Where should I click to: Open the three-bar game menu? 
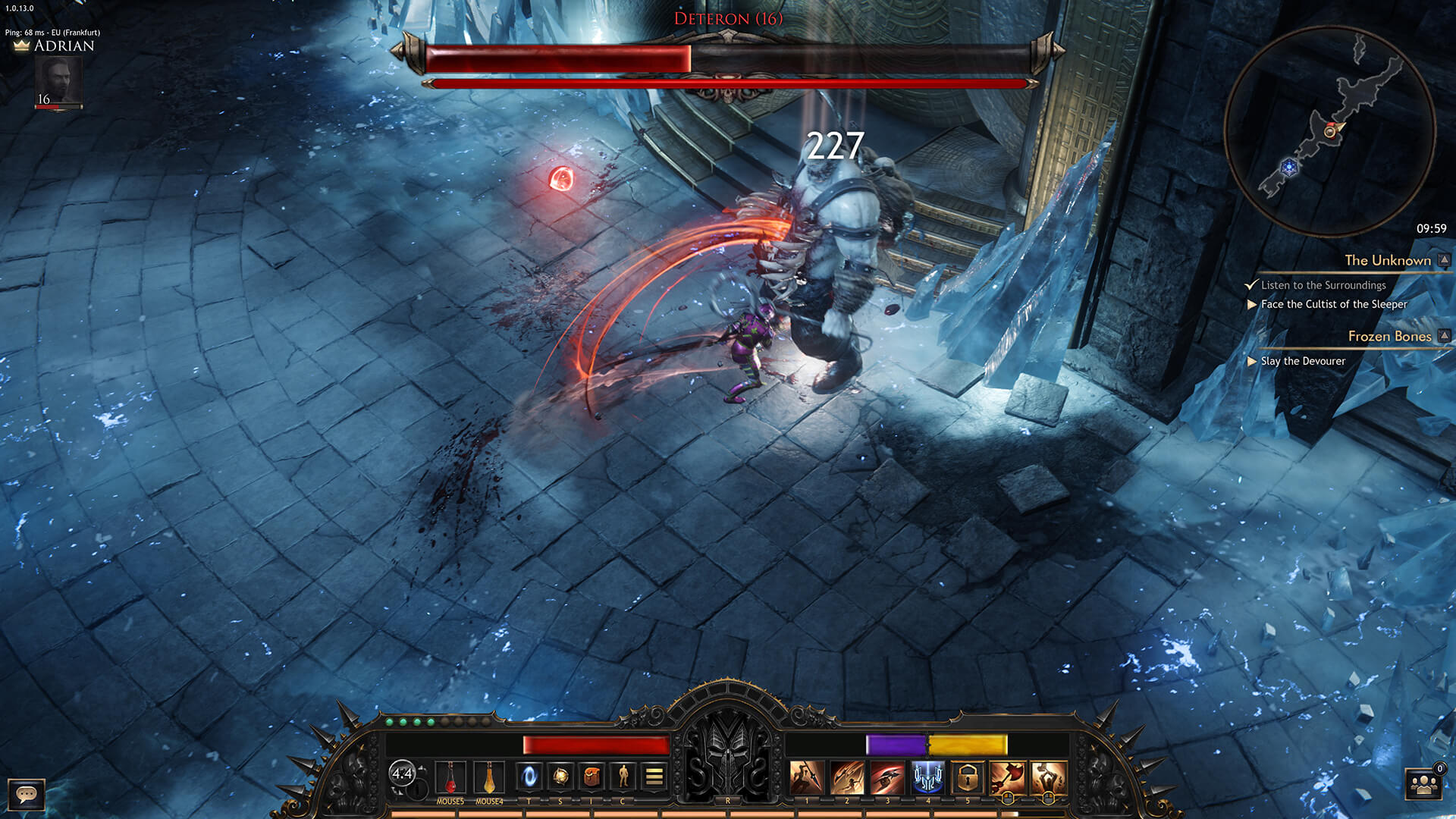(x=654, y=776)
